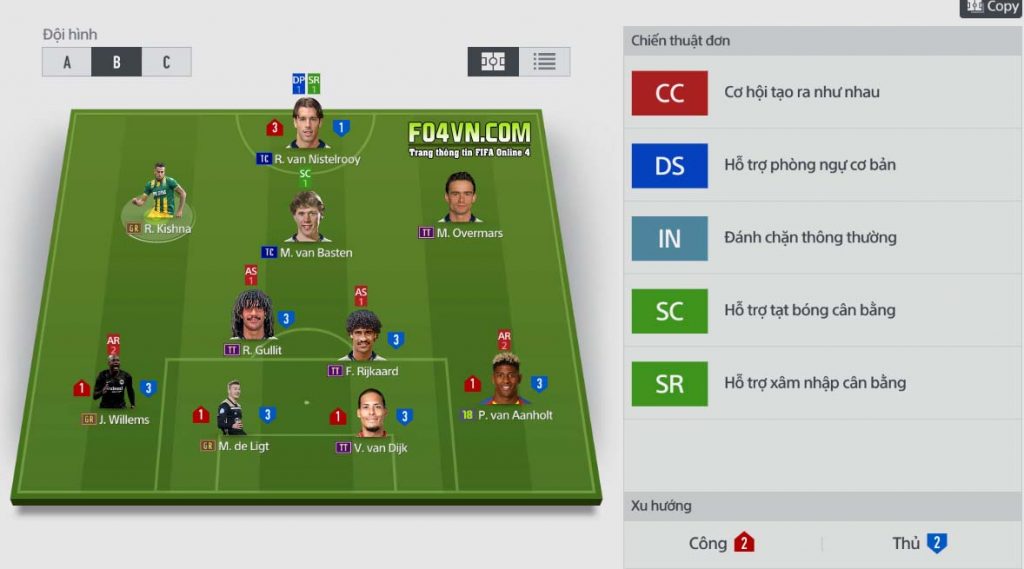Click the SR penetration support tactic
Image resolution: width=1024 pixels, height=569 pixels.
(x=670, y=384)
